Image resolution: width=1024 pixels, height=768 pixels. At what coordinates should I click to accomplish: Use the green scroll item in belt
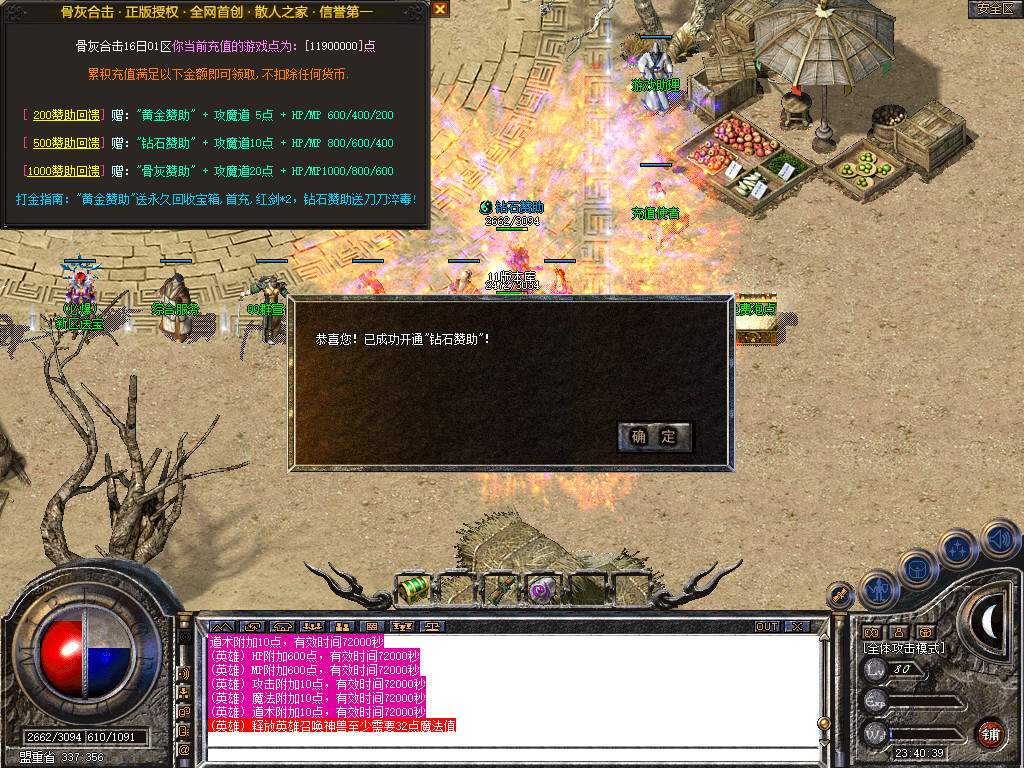499,589
